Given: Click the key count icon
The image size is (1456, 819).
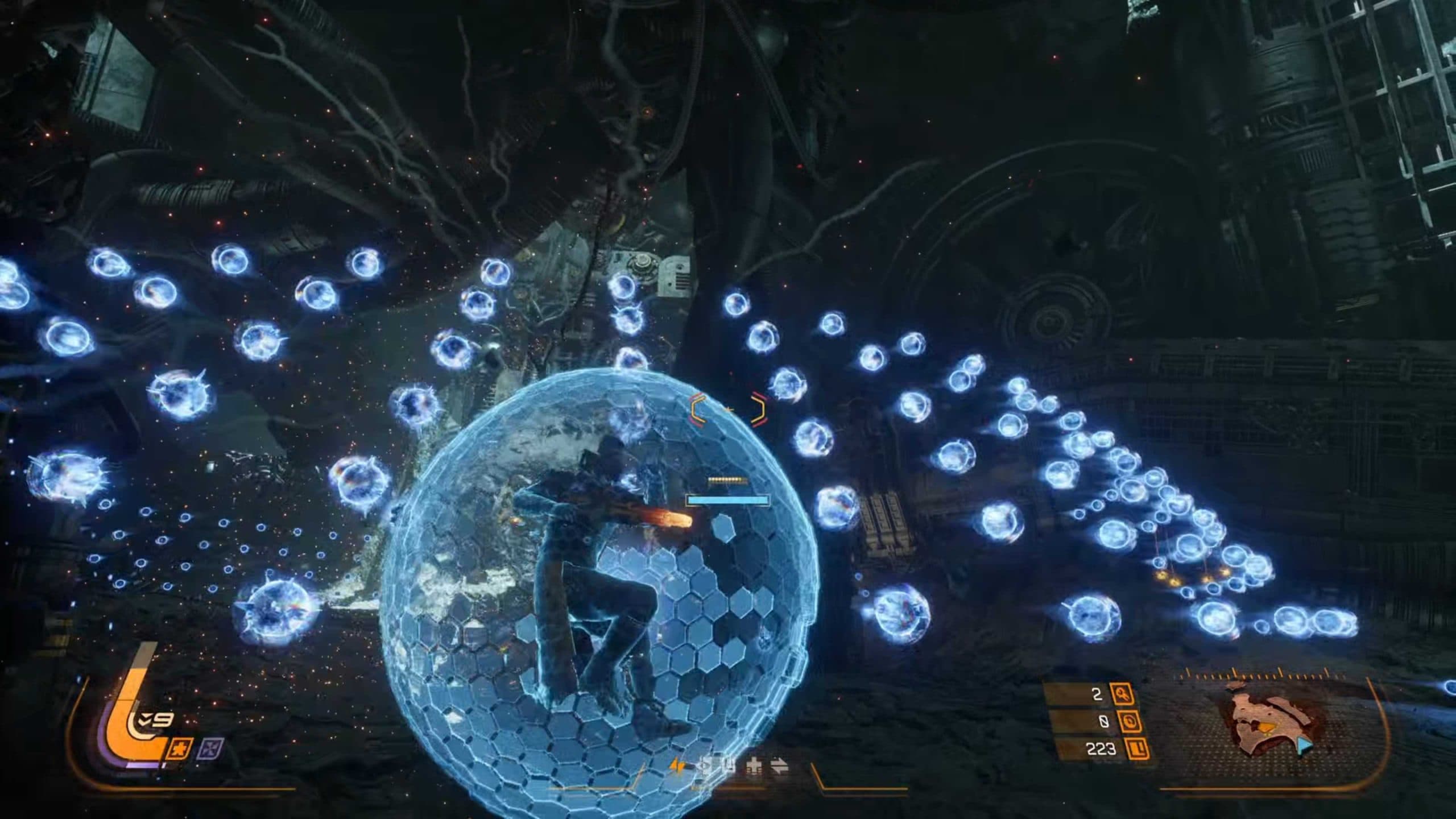Looking at the screenshot, I should point(1122,694).
